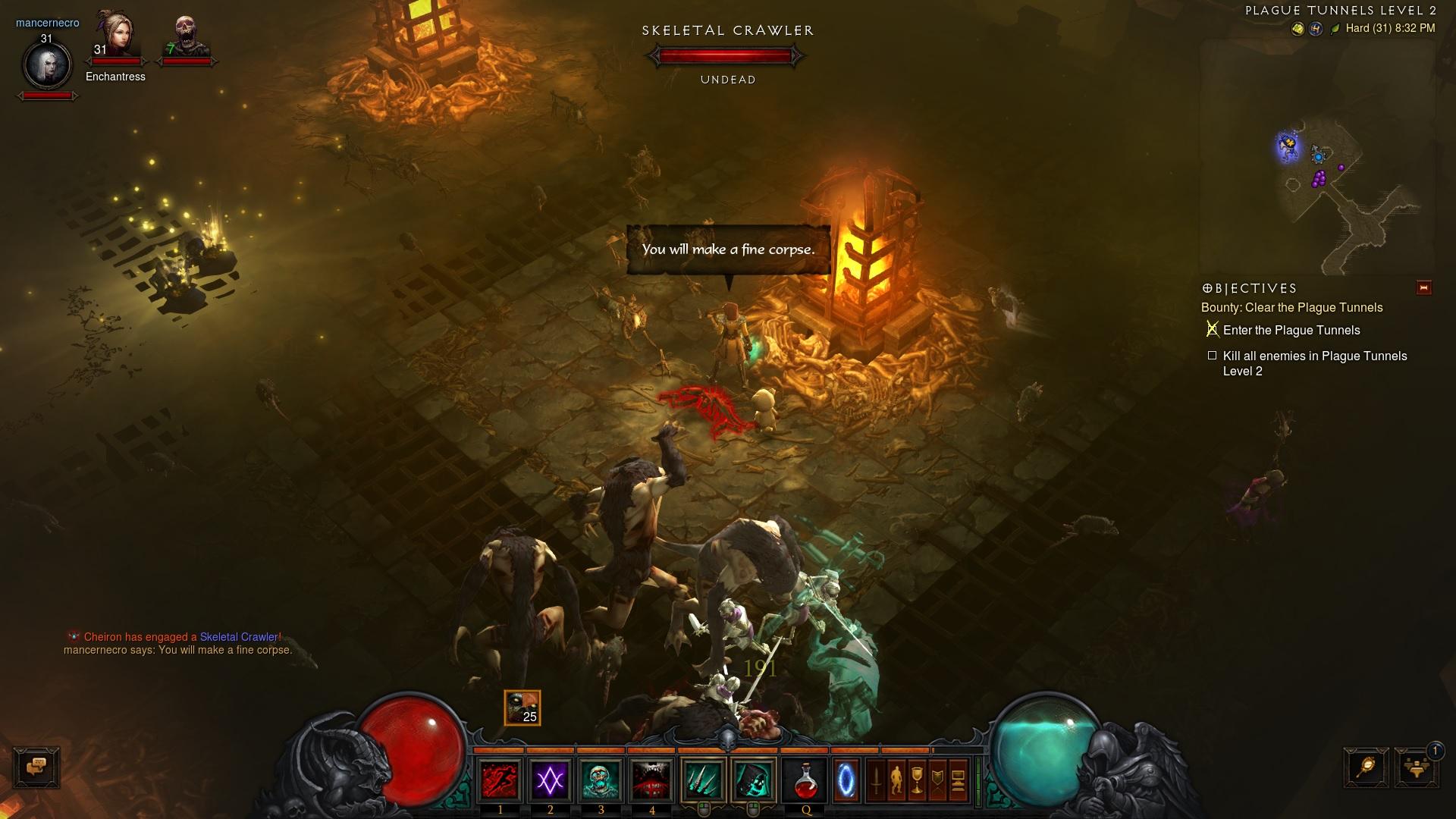
Task: Show the character inventory figure button
Action: click(896, 780)
